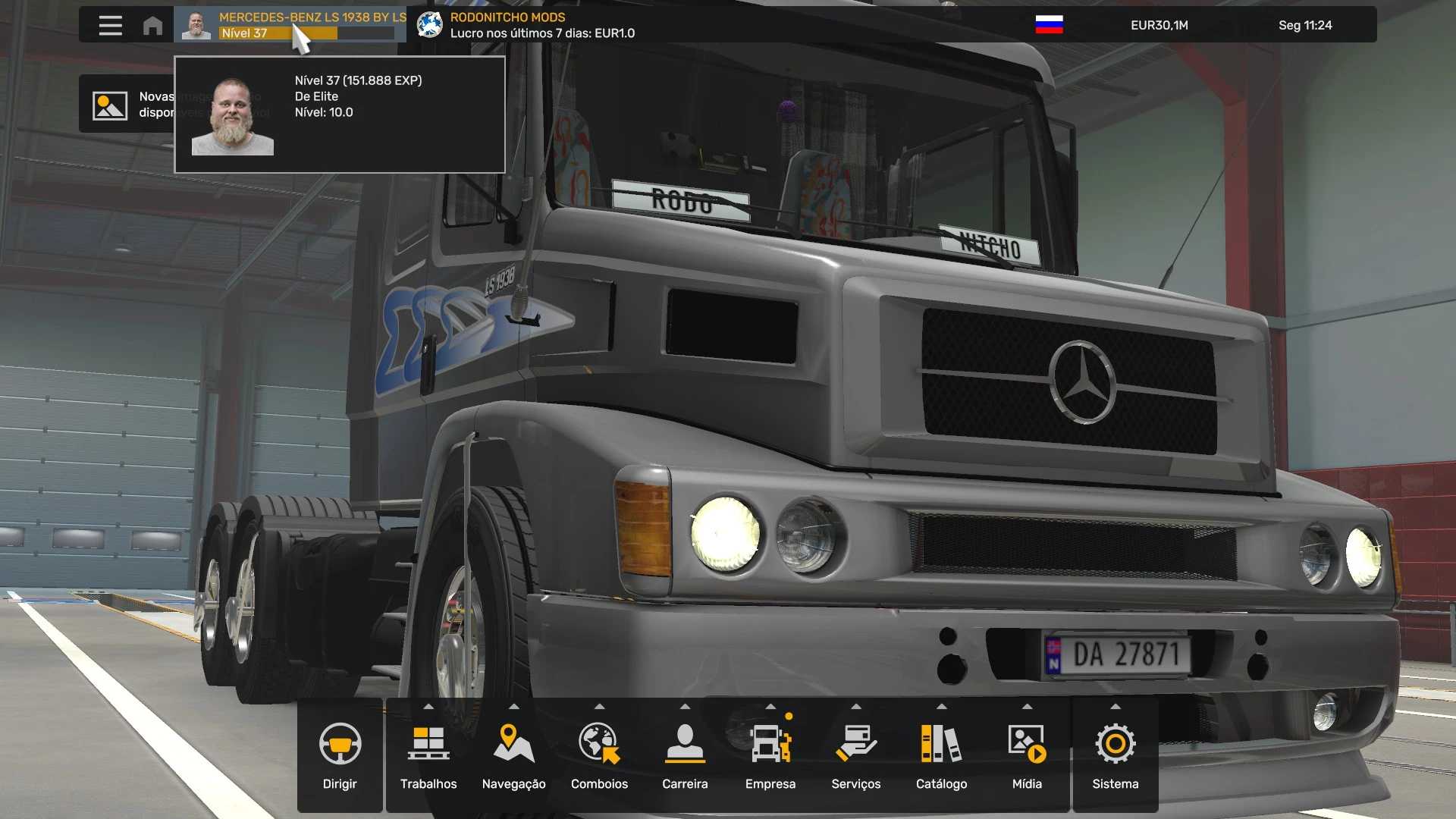Click the new images available notification

pos(126,105)
